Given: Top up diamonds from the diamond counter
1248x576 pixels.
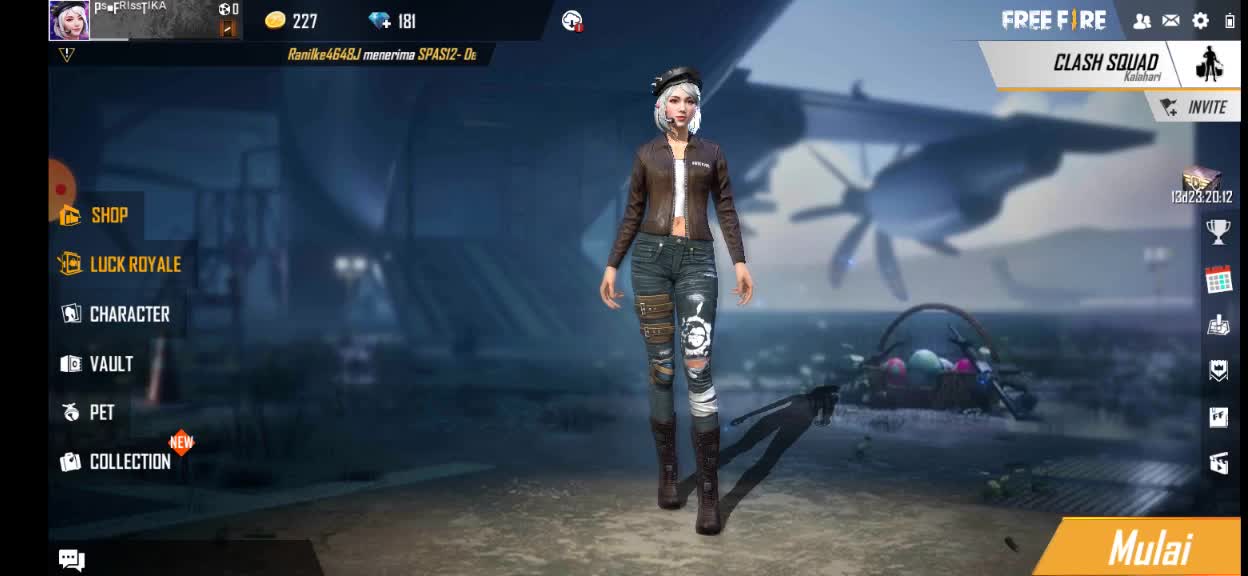Looking at the screenshot, I should (x=392, y=21).
